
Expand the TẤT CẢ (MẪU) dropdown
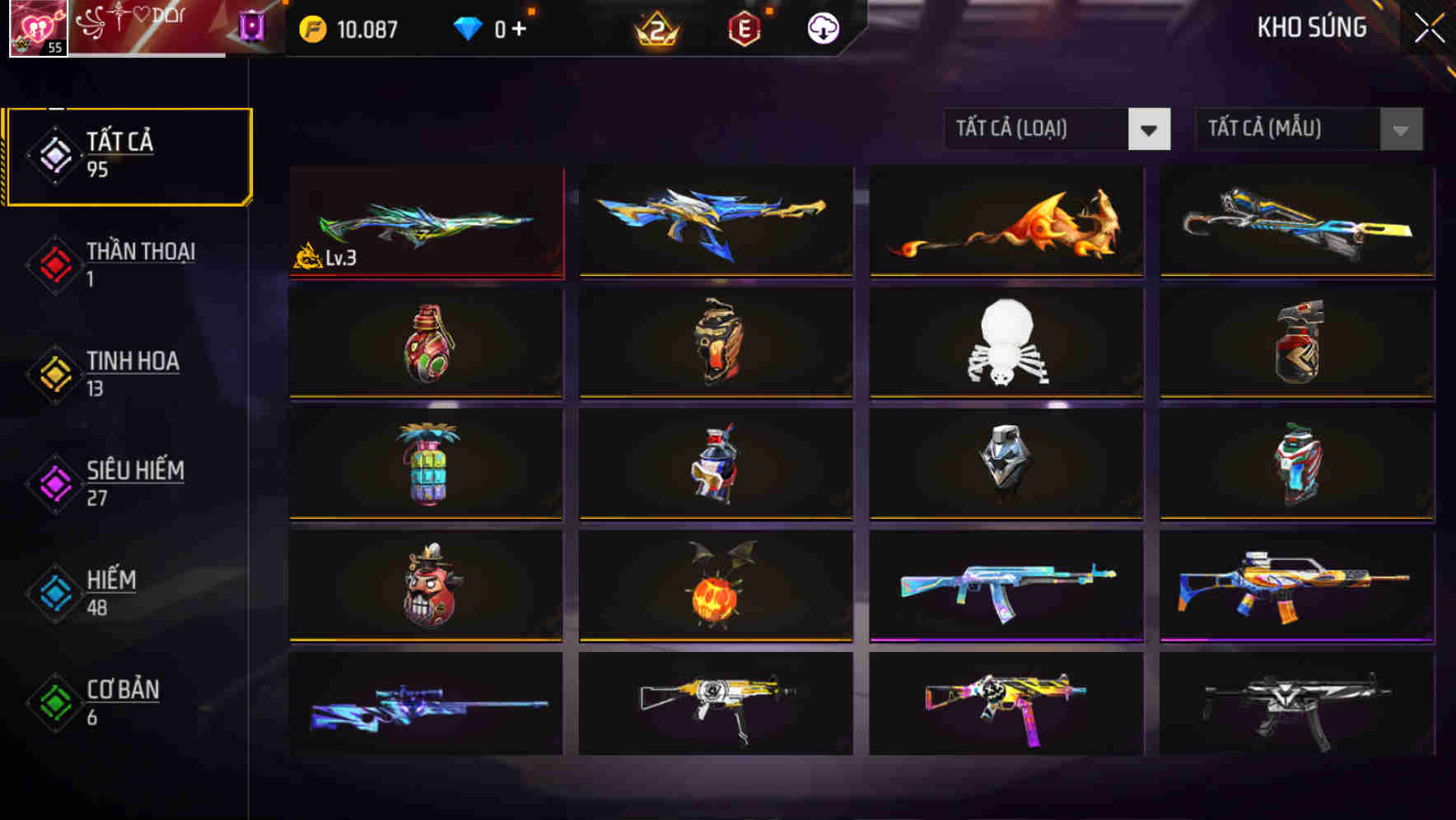1308,129
